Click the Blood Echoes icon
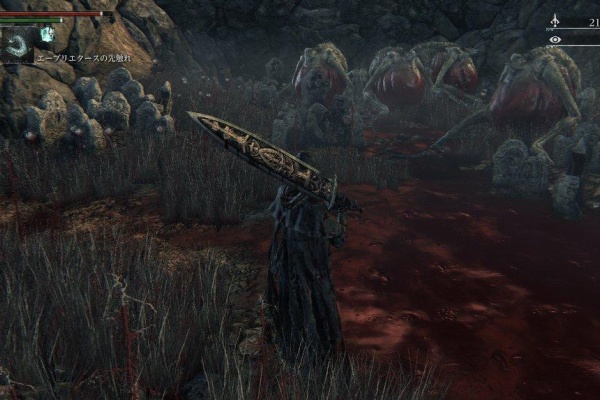 pos(555,20)
